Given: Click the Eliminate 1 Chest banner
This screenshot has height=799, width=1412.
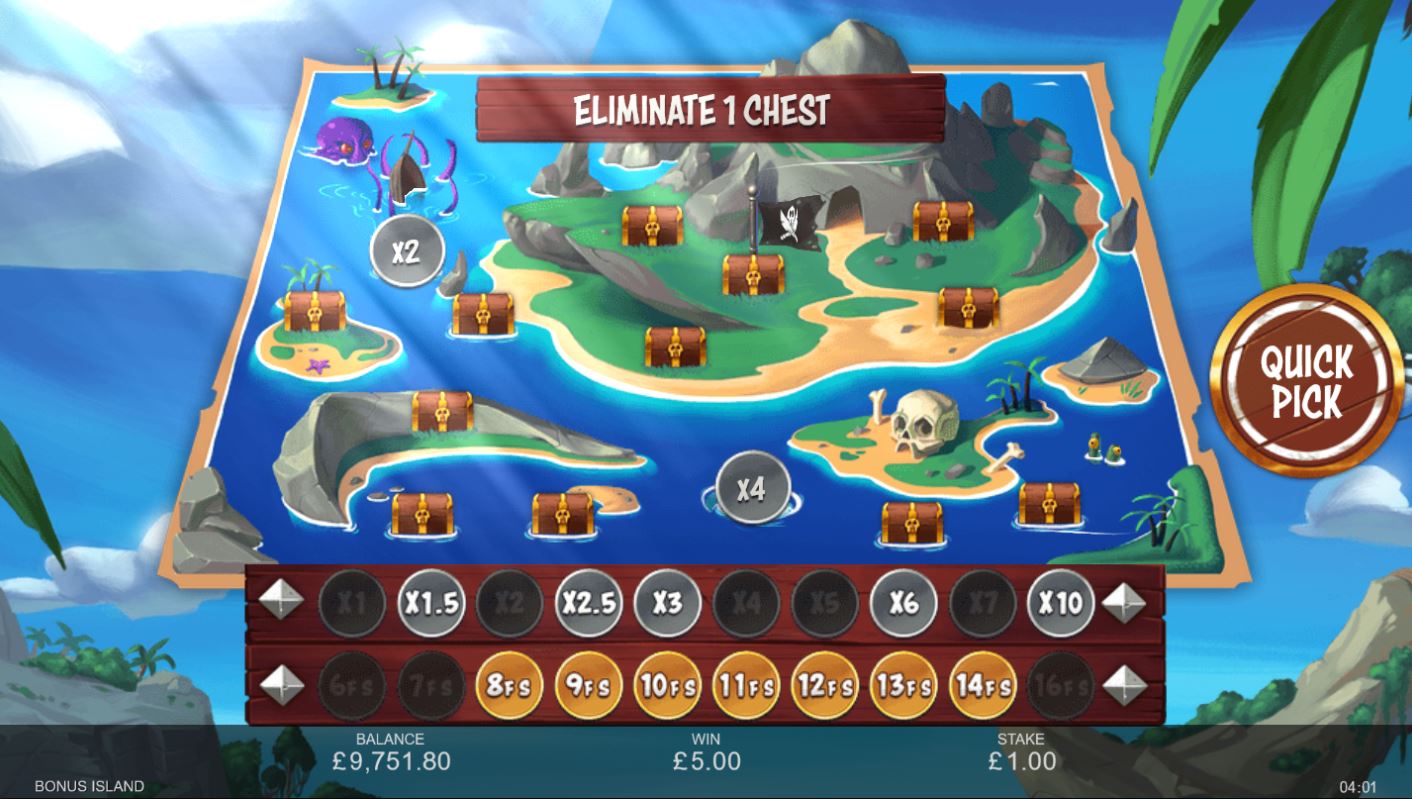Looking at the screenshot, I should click(x=704, y=108).
